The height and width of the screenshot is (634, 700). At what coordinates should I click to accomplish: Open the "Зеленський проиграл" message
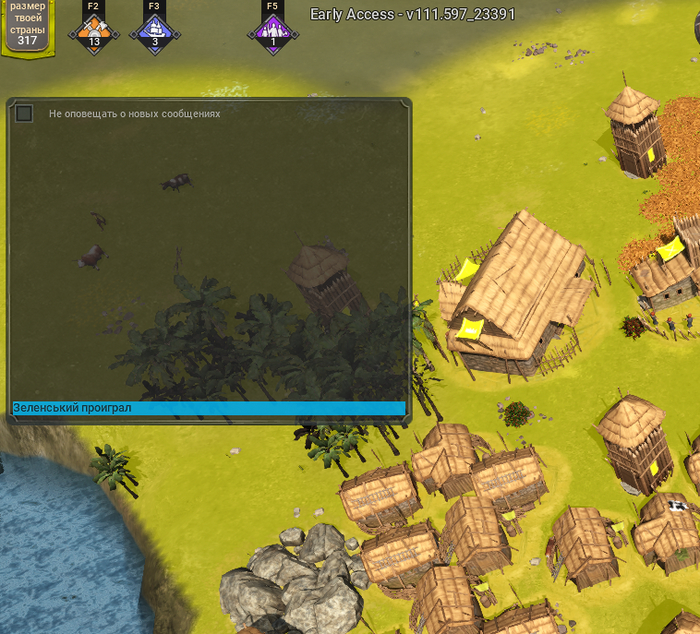pos(208,408)
